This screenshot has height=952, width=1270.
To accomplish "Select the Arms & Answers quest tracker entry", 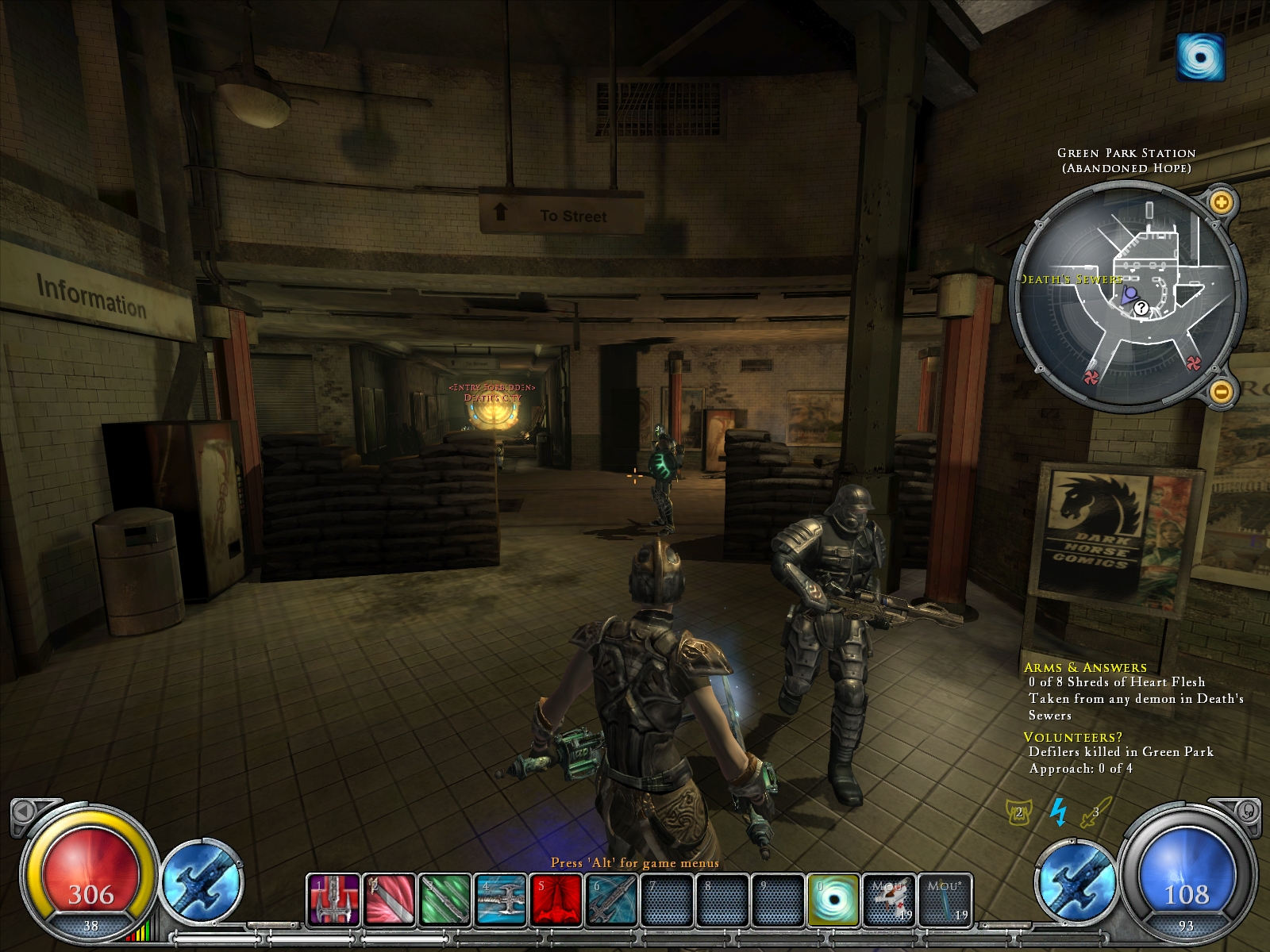I will pyautogui.click(x=1084, y=668).
